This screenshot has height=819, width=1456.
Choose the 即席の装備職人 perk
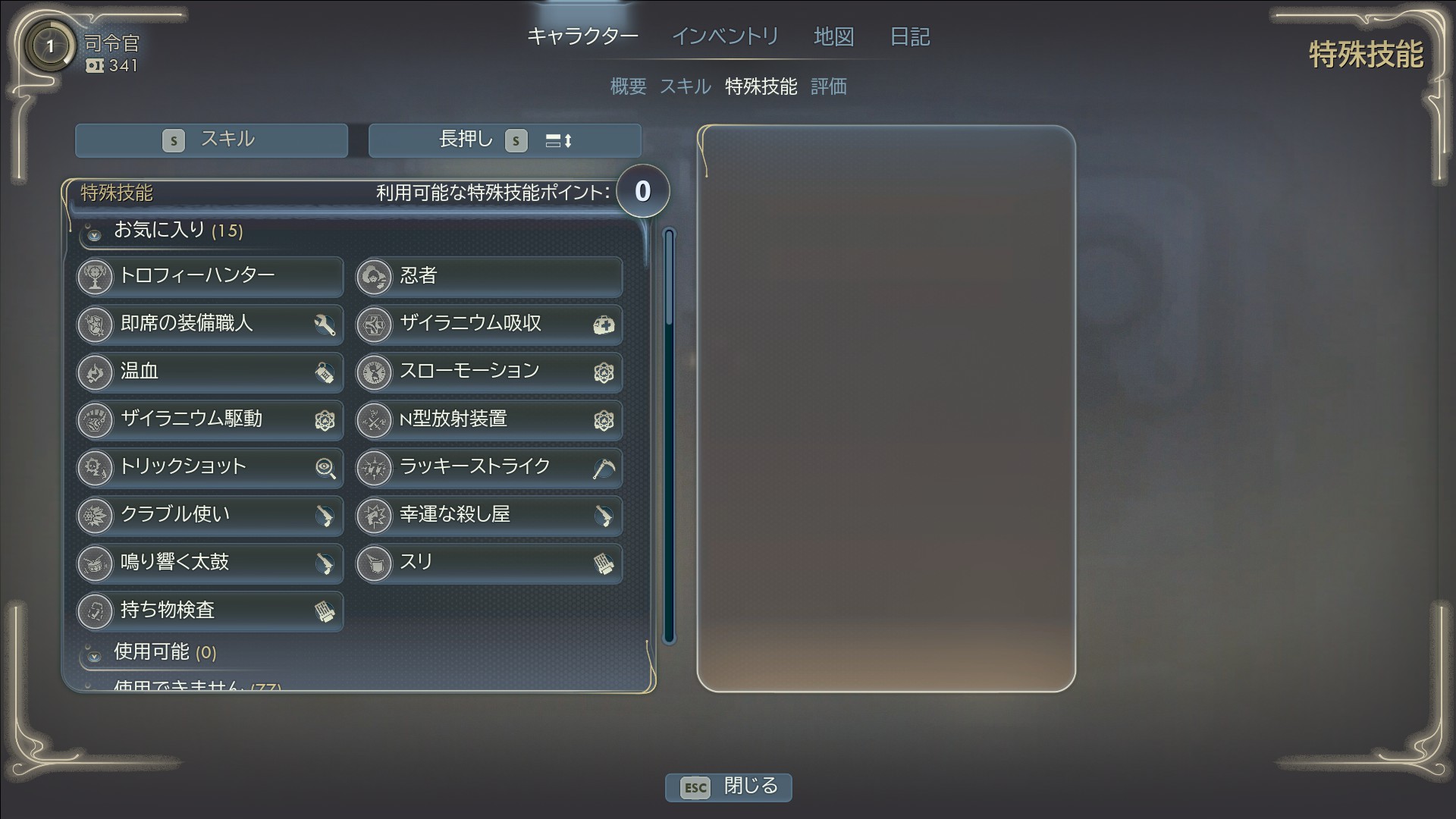tap(209, 324)
